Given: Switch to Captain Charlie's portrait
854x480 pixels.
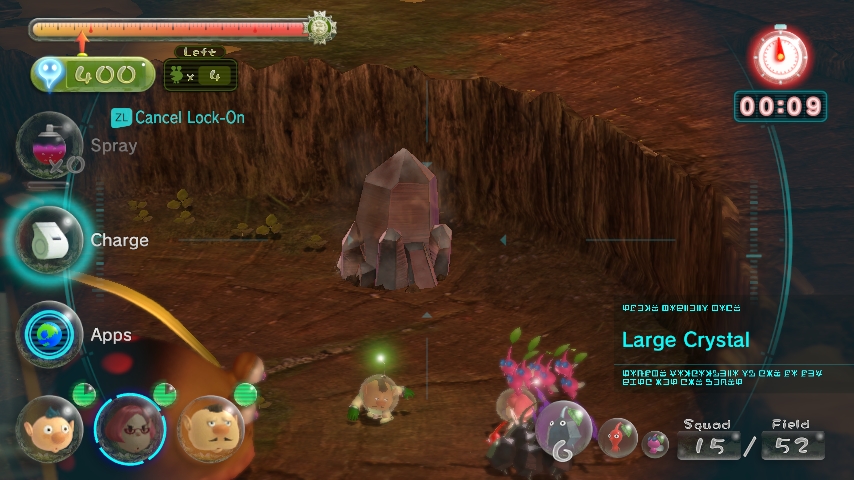Looking at the screenshot, I should [211, 428].
